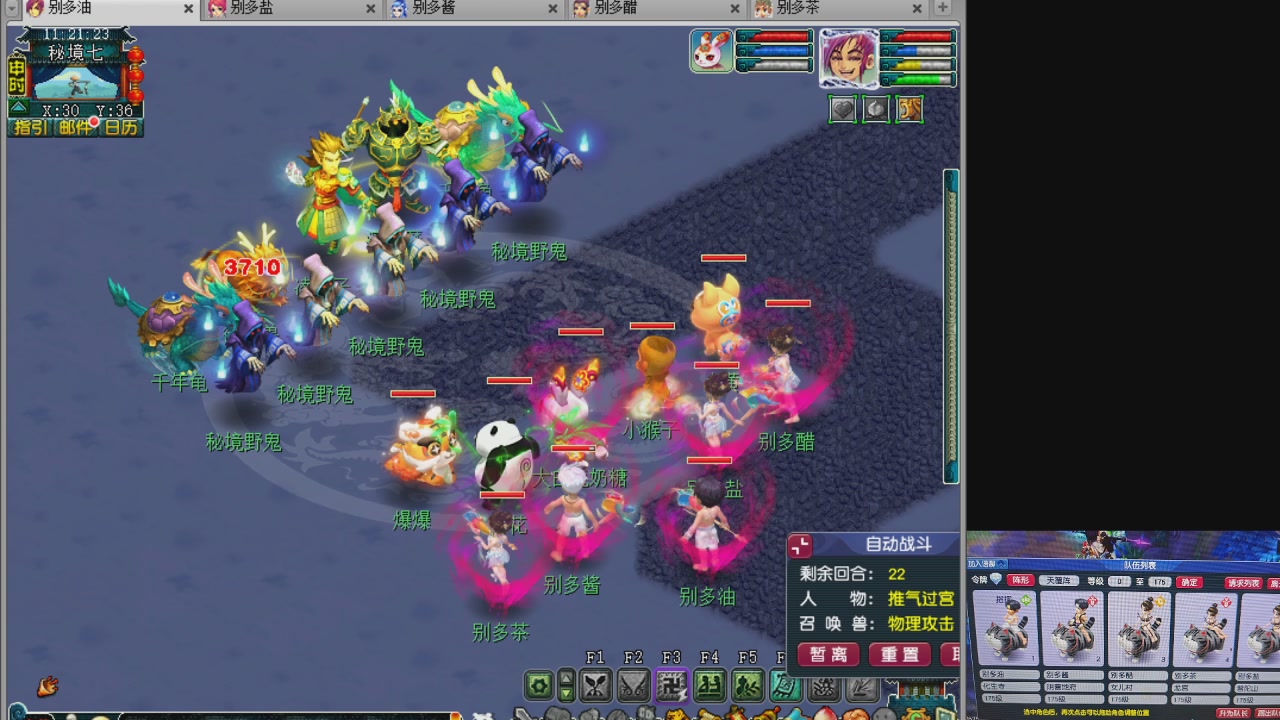Collapse the 加入誓盟 panel with its chevron

(x=1002, y=562)
